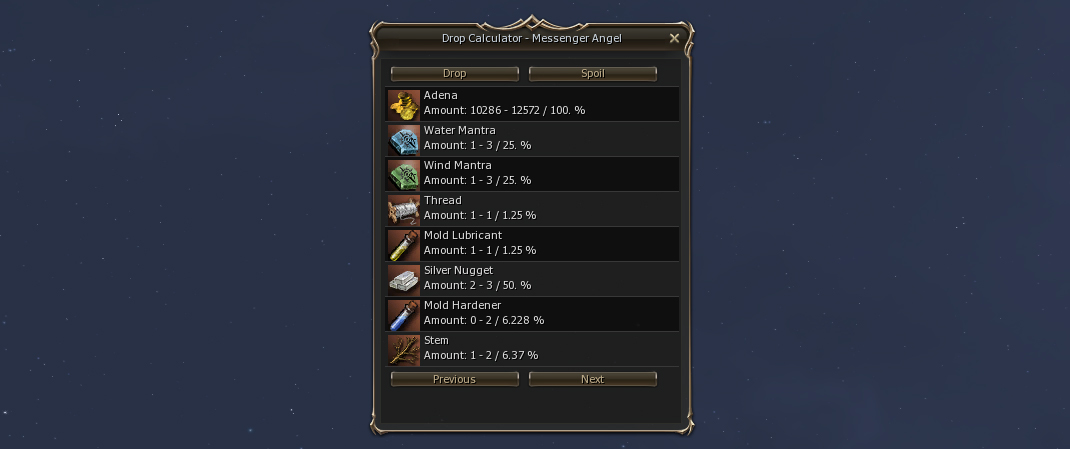
Task: Select the Adena drop row
Action: point(533,103)
